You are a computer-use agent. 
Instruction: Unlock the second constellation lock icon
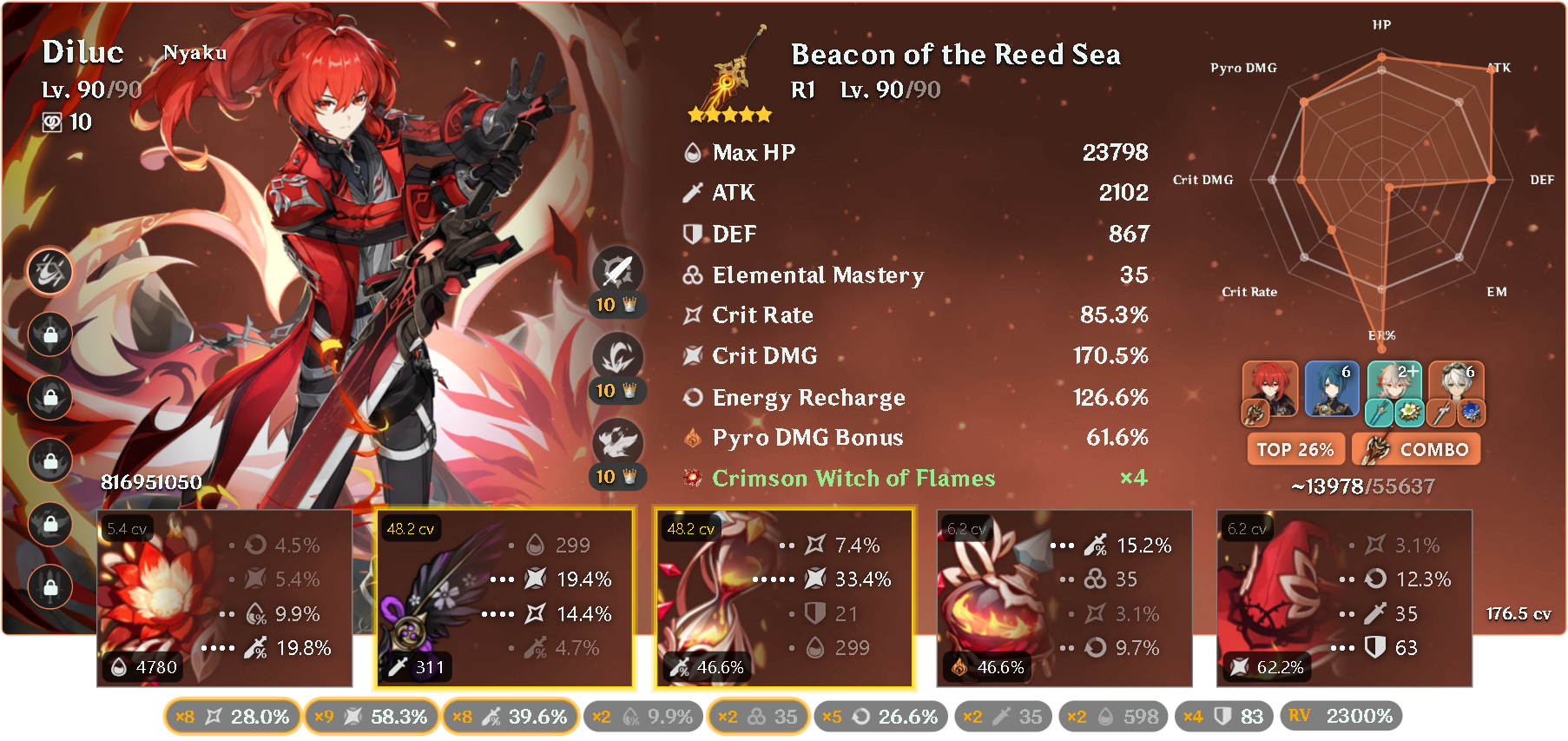click(49, 335)
